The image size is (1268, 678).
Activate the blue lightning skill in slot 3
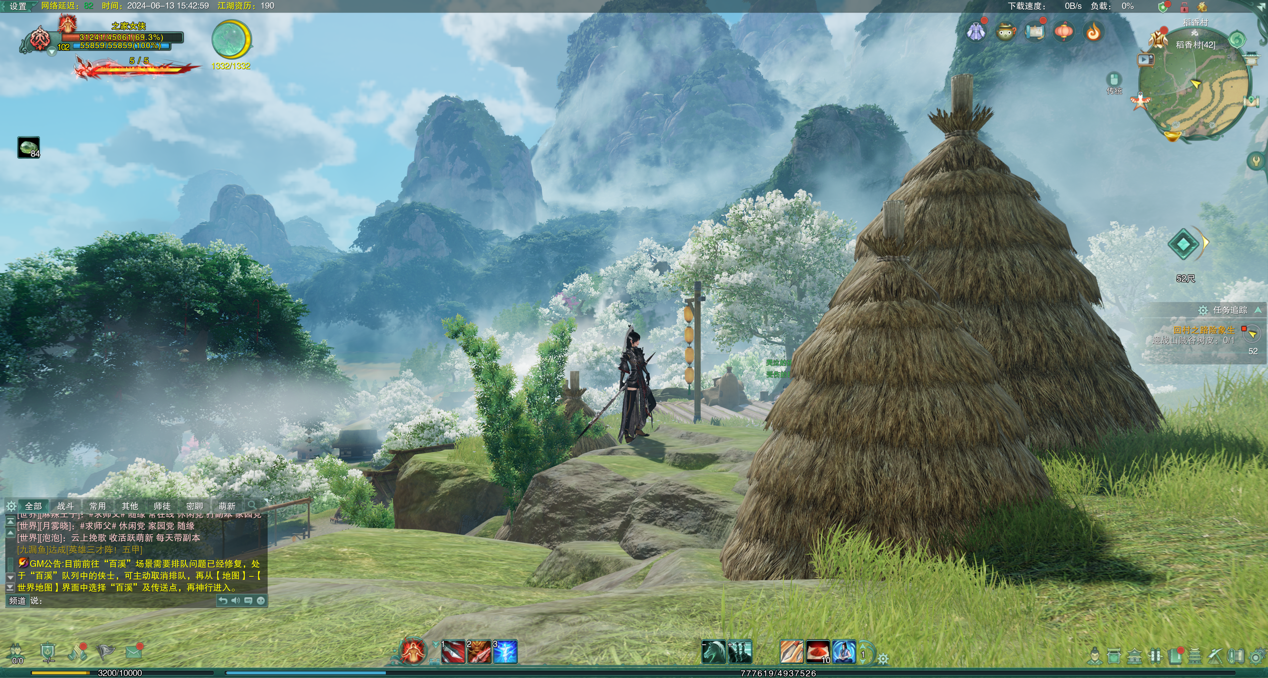pyautogui.click(x=505, y=652)
